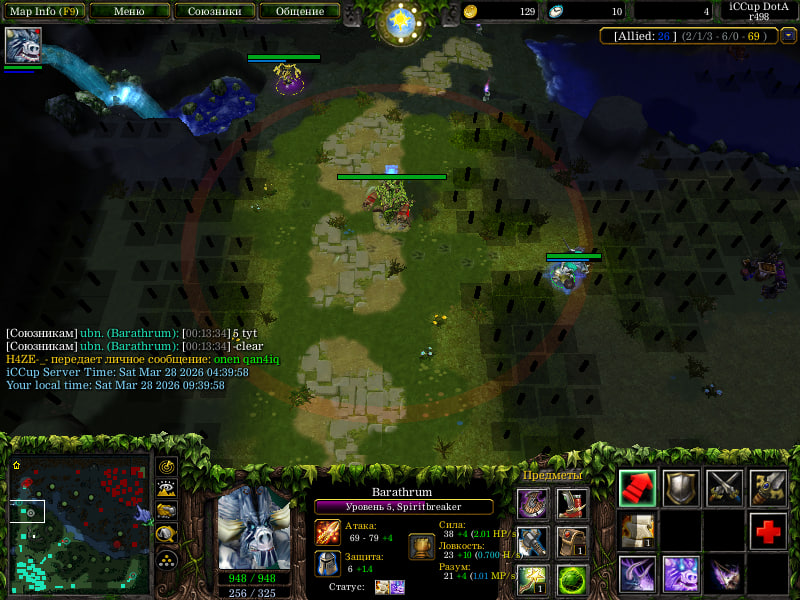Select the purple glowing beast ability icon
The height and width of the screenshot is (600, 800).
[681, 575]
